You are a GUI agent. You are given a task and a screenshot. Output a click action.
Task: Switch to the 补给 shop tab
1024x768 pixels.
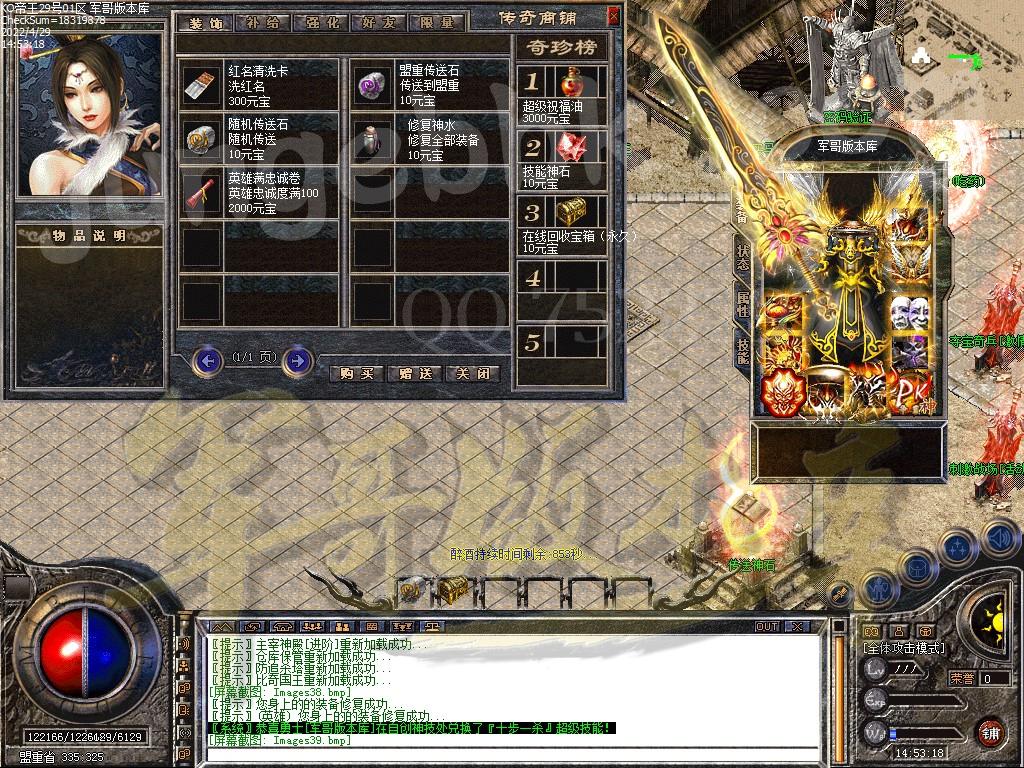(x=261, y=22)
